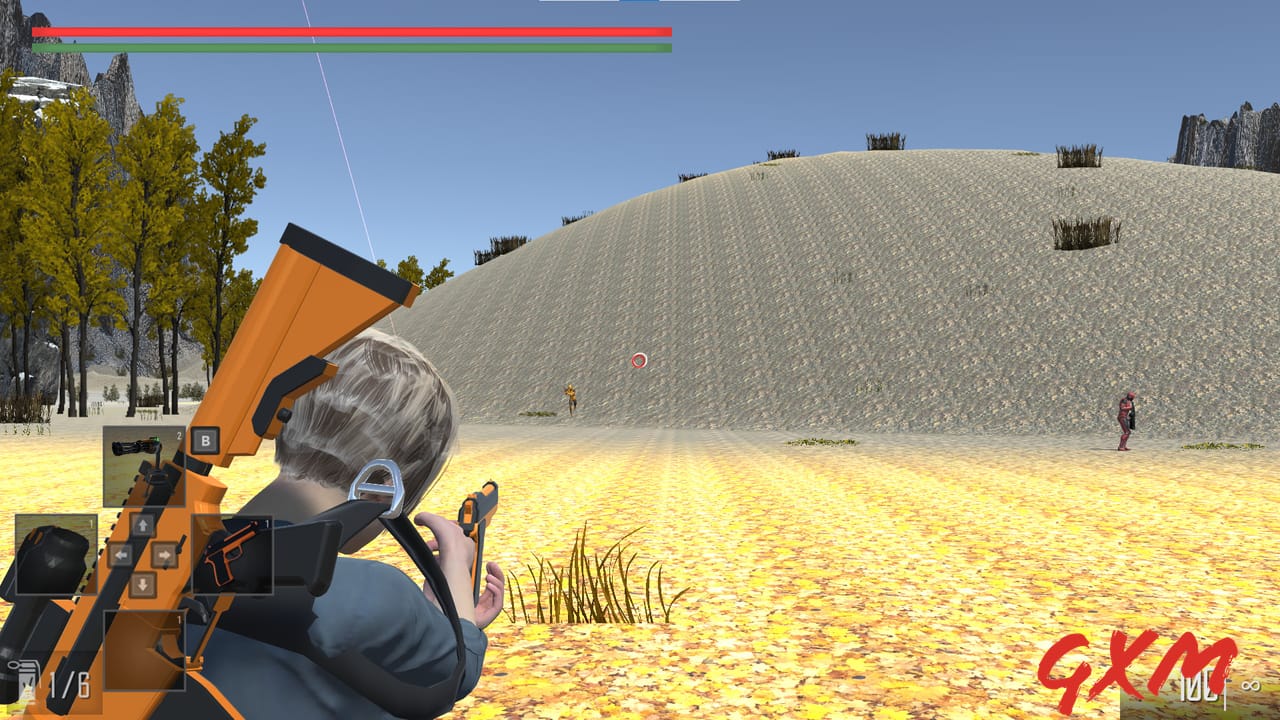
Task: Click the up arrow weapon selector
Action: [x=142, y=524]
